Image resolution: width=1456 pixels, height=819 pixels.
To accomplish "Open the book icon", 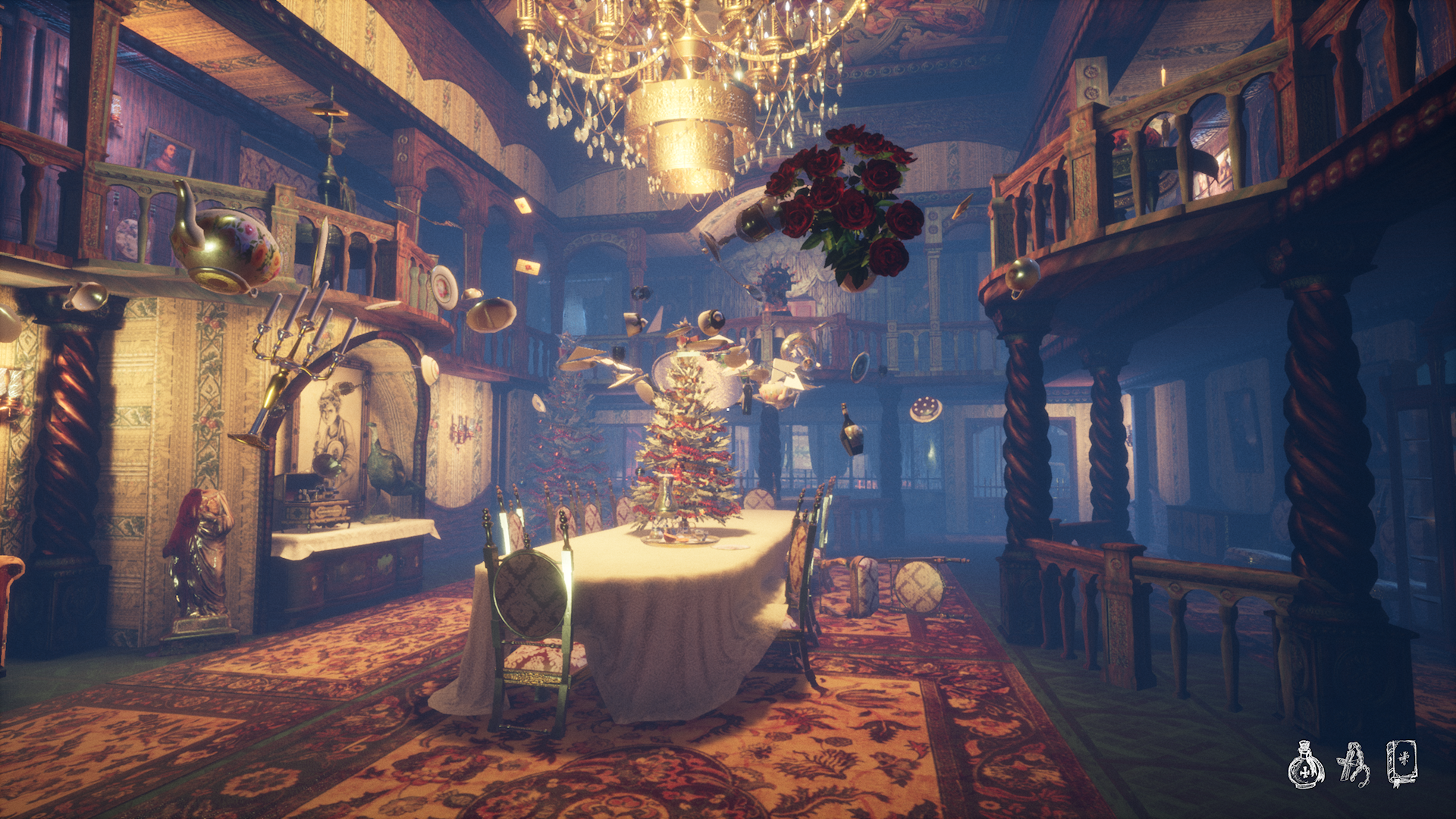I will tap(1401, 763).
